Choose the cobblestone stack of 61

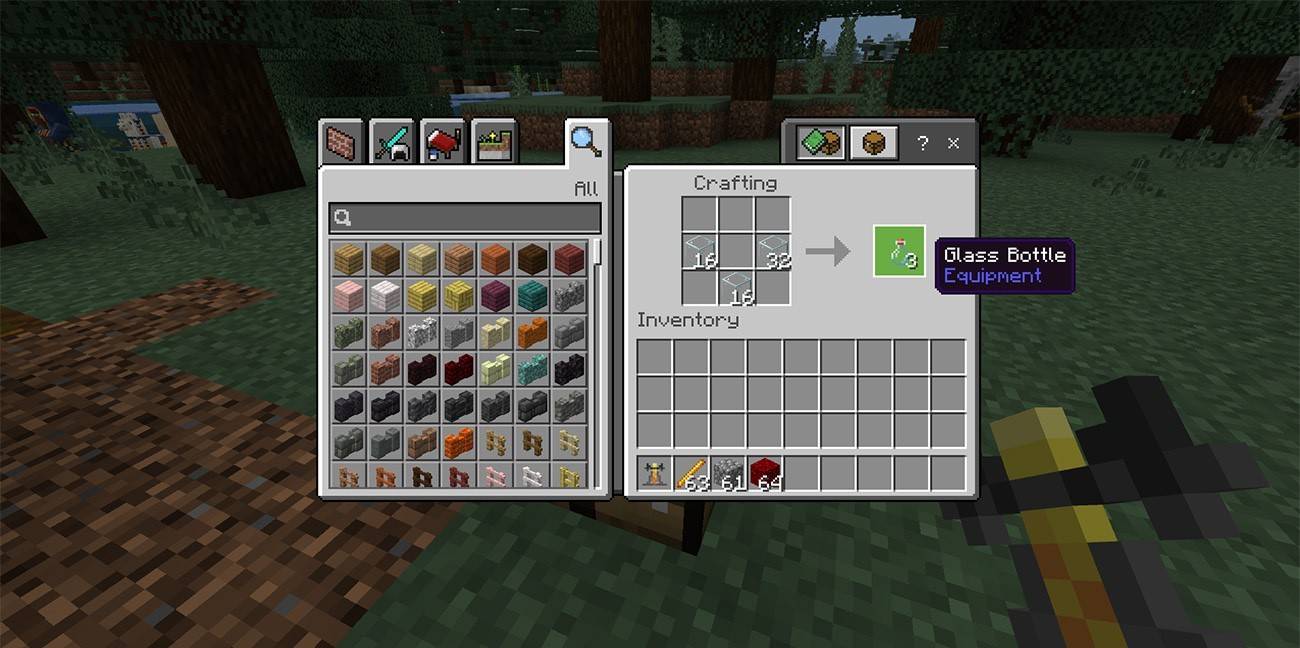coord(729,473)
